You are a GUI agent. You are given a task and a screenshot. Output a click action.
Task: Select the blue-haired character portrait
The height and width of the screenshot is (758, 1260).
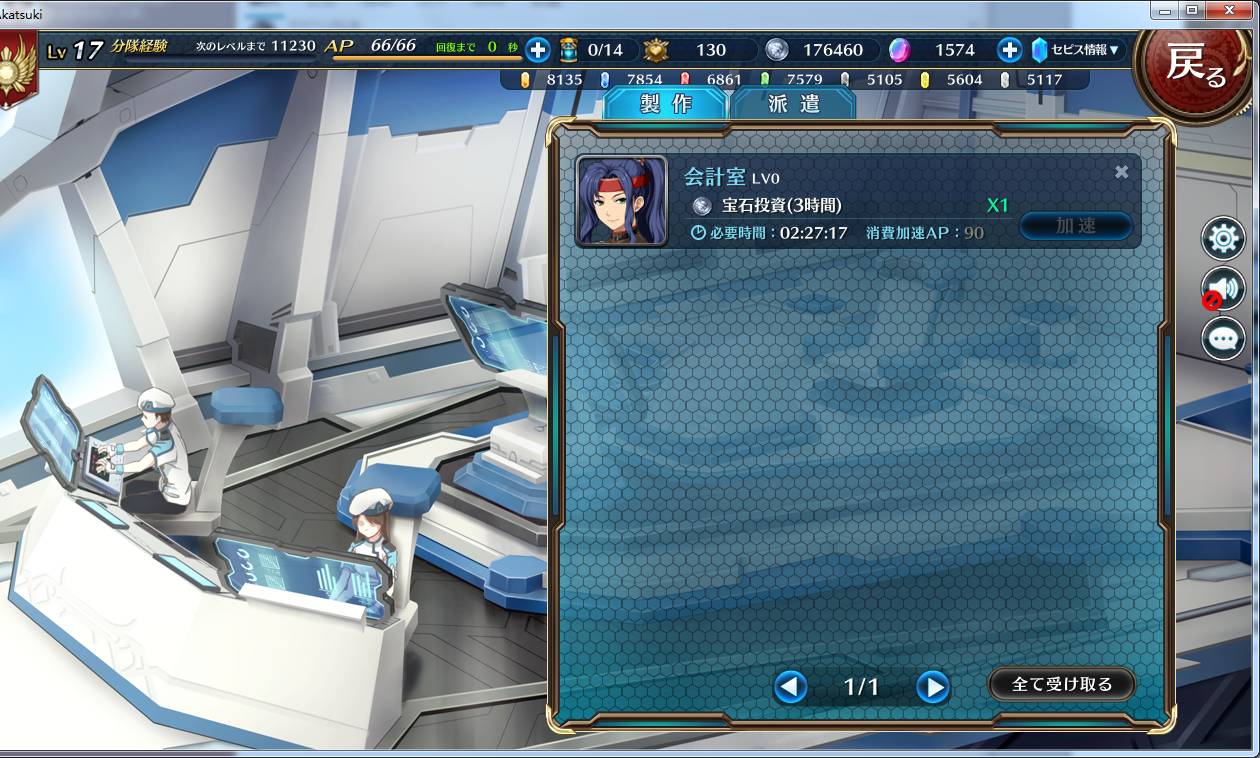click(x=621, y=200)
